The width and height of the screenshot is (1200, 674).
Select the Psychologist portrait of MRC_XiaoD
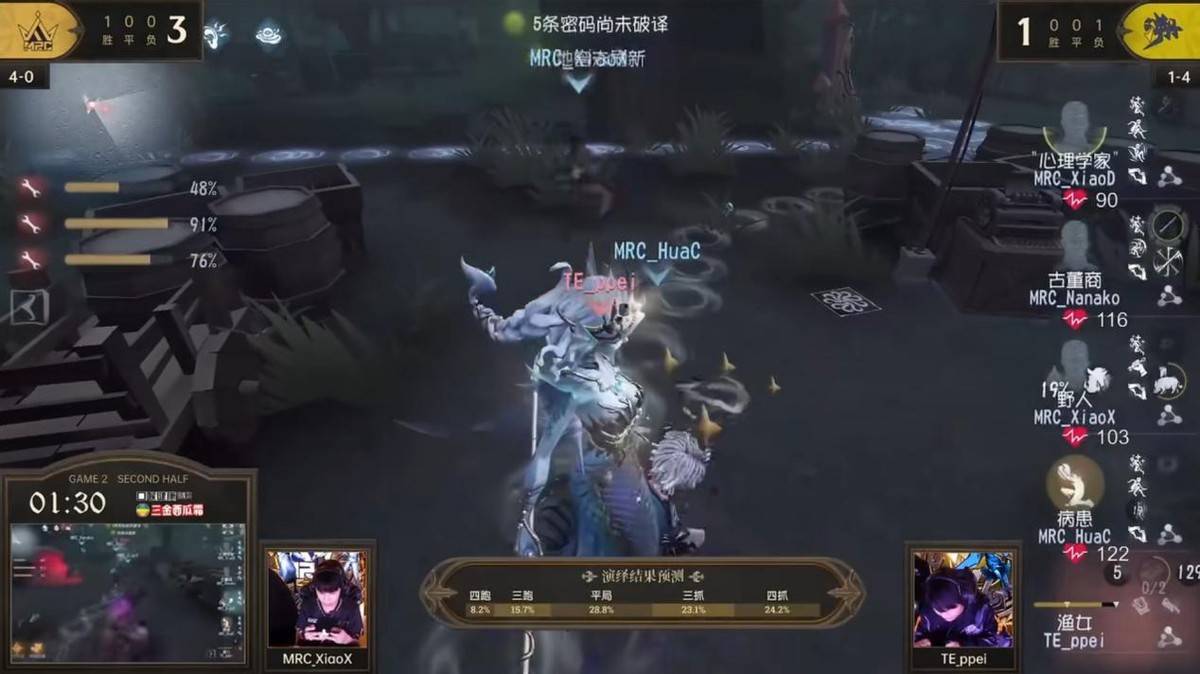tap(1075, 126)
